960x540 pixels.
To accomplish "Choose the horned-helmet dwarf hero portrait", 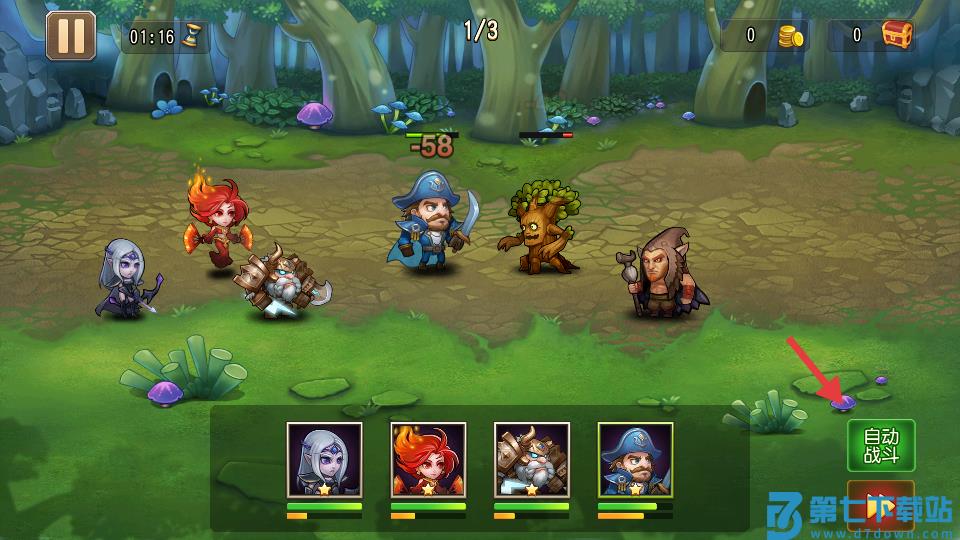I will 532,459.
